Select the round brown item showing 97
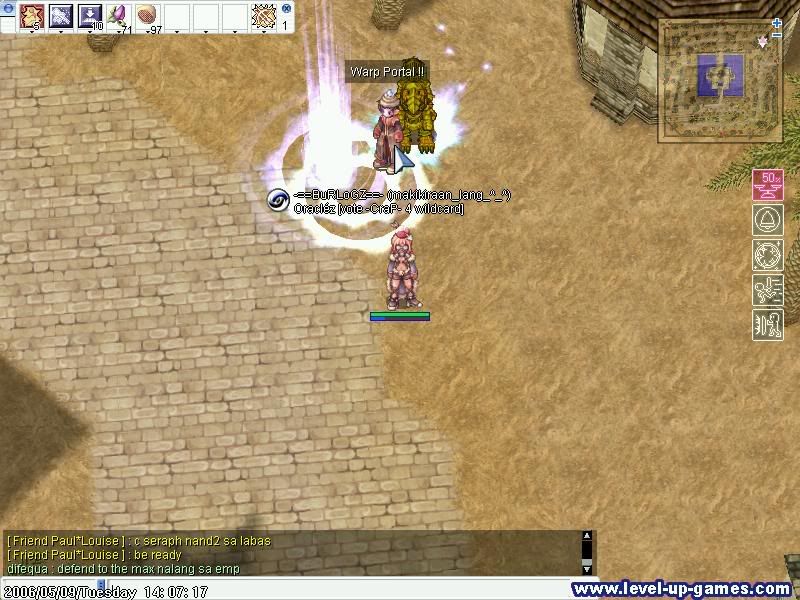 click(x=148, y=16)
